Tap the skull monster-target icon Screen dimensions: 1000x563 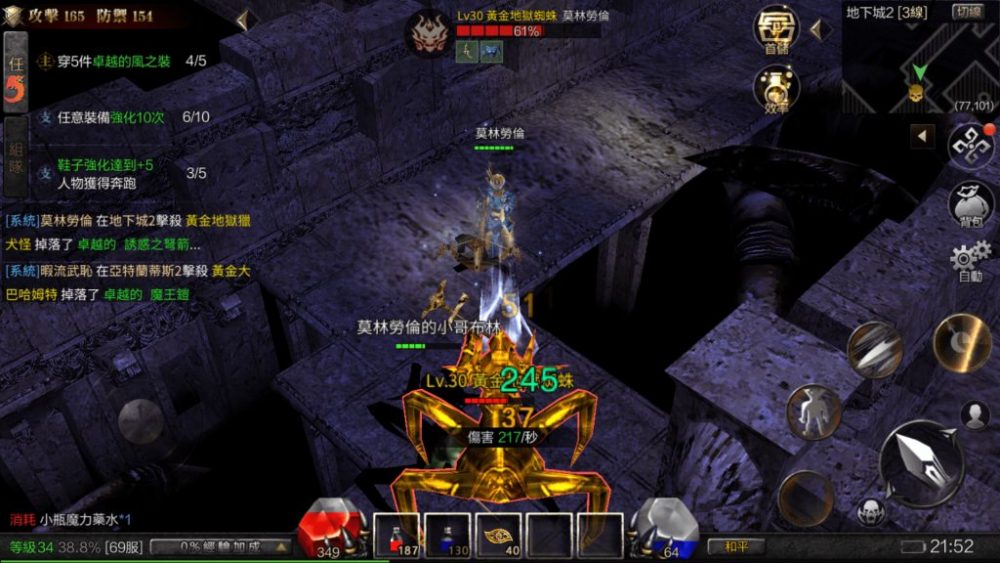(x=871, y=510)
